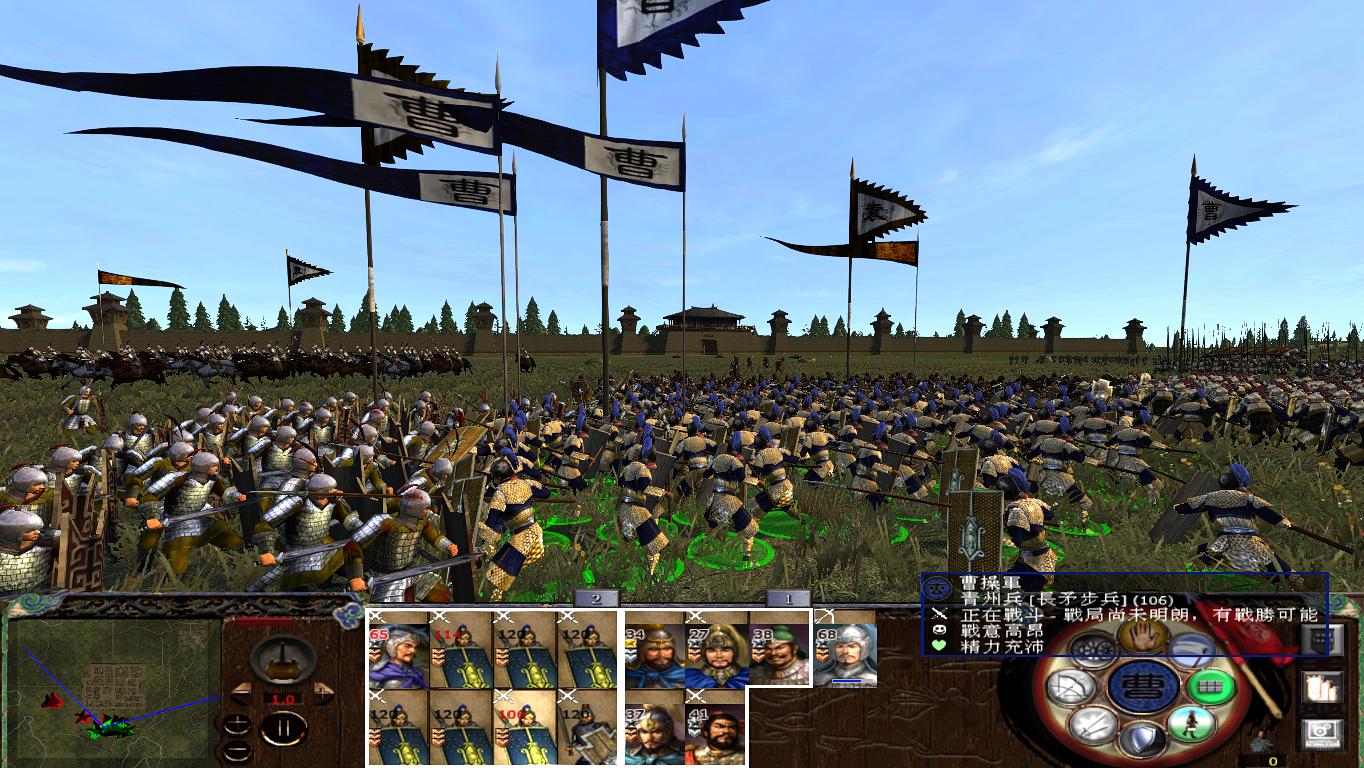Open the candles details button on the right
The image size is (1364, 768).
(1323, 688)
